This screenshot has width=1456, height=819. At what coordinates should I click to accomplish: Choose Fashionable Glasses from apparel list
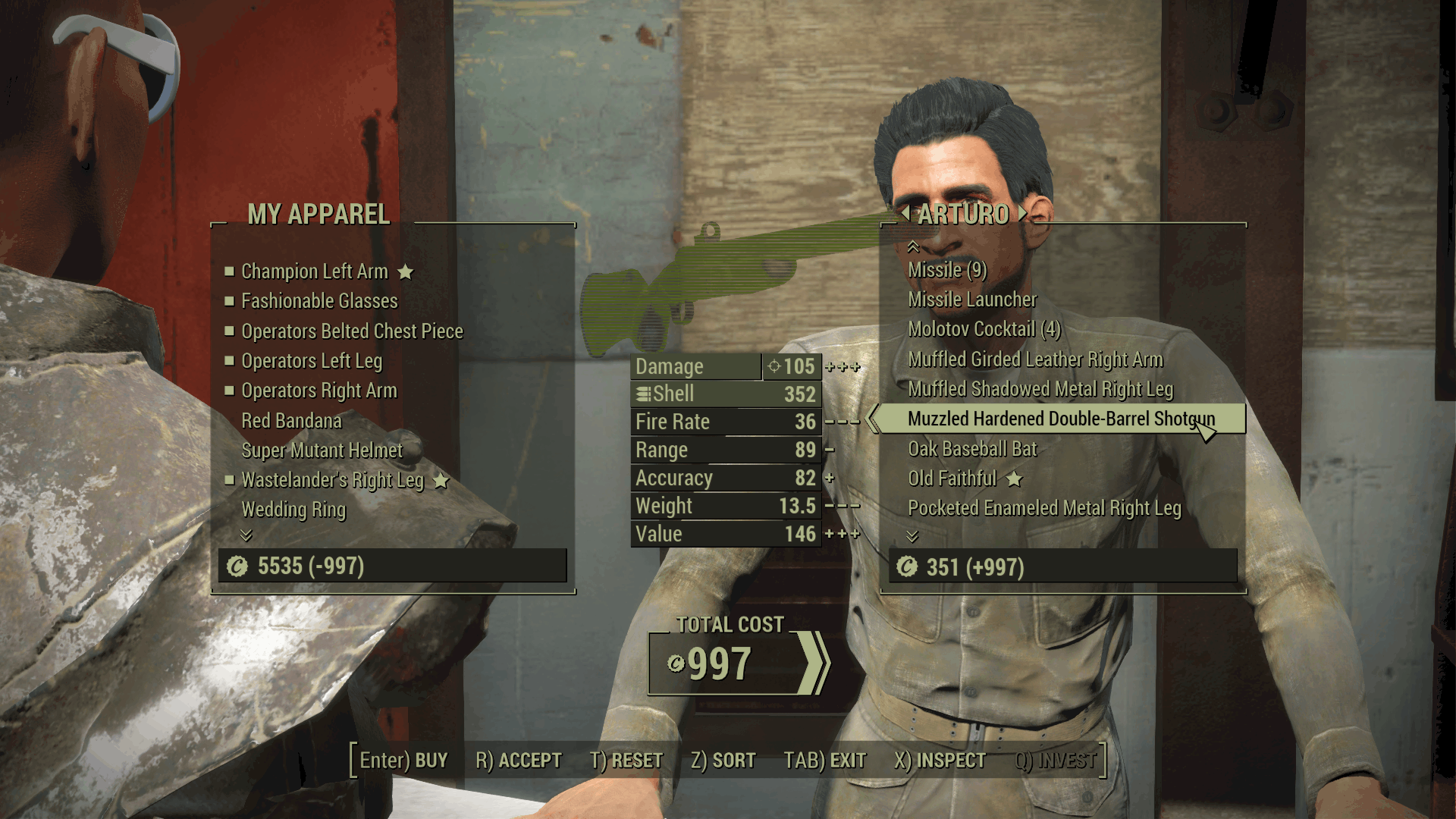(319, 301)
